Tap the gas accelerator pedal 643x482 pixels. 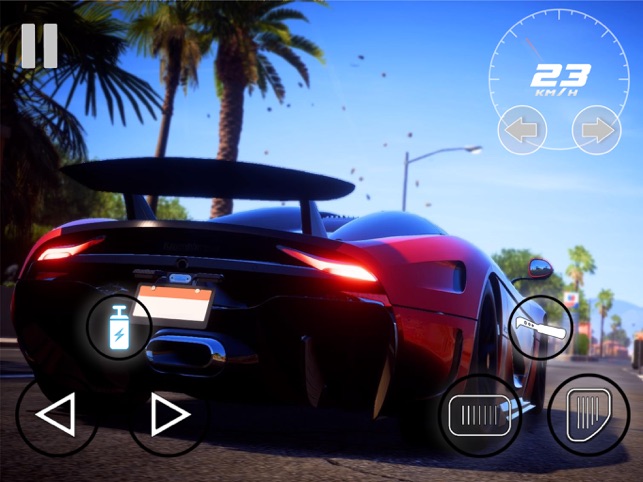click(x=588, y=415)
